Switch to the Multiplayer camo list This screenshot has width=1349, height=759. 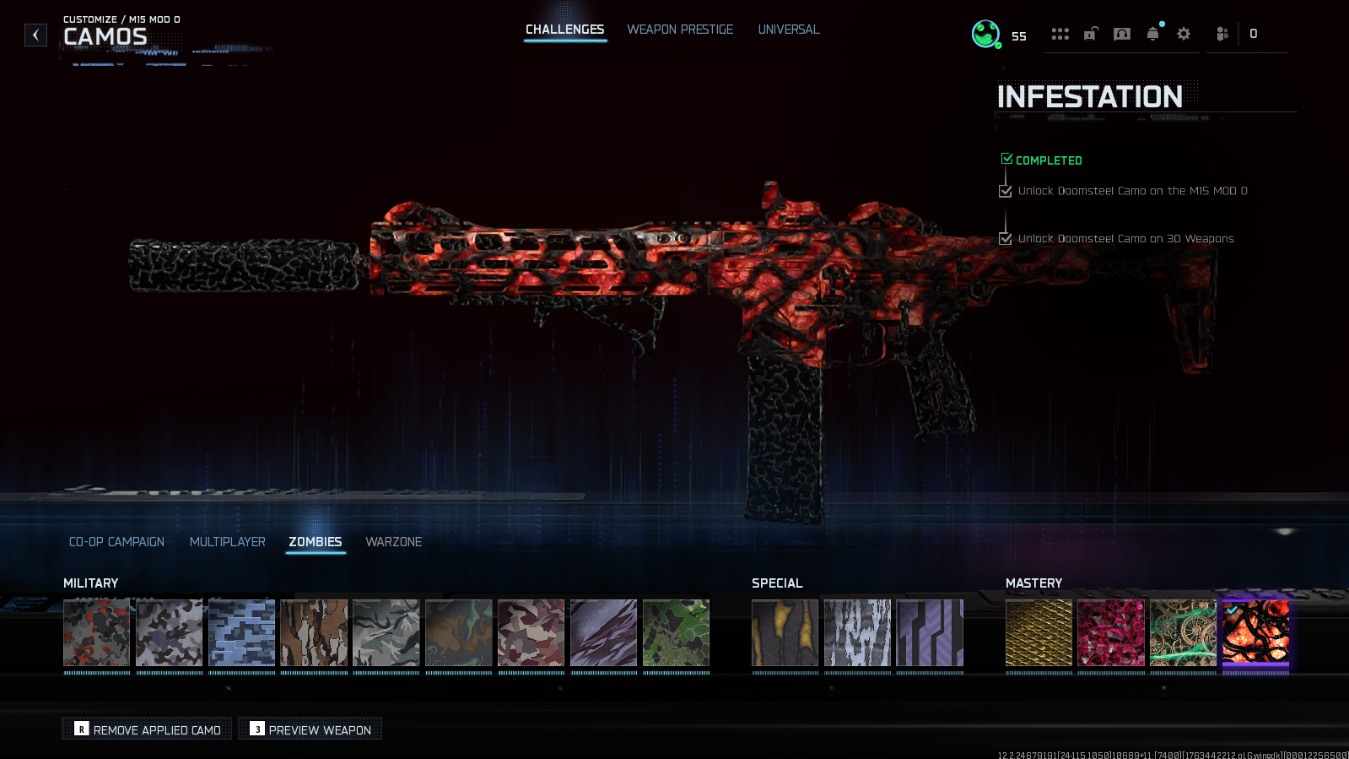(227, 541)
